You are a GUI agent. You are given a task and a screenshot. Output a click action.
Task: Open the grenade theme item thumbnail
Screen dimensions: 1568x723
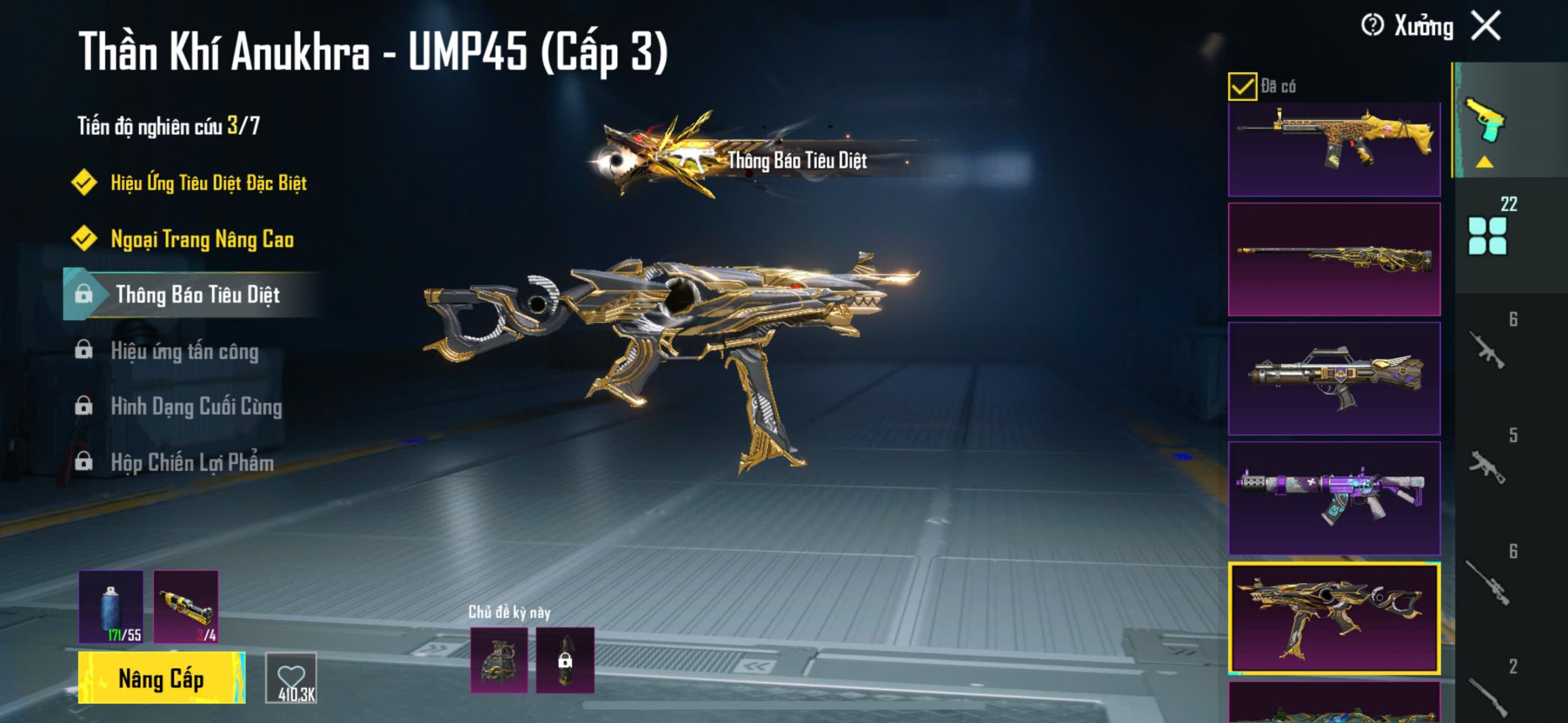(499, 660)
